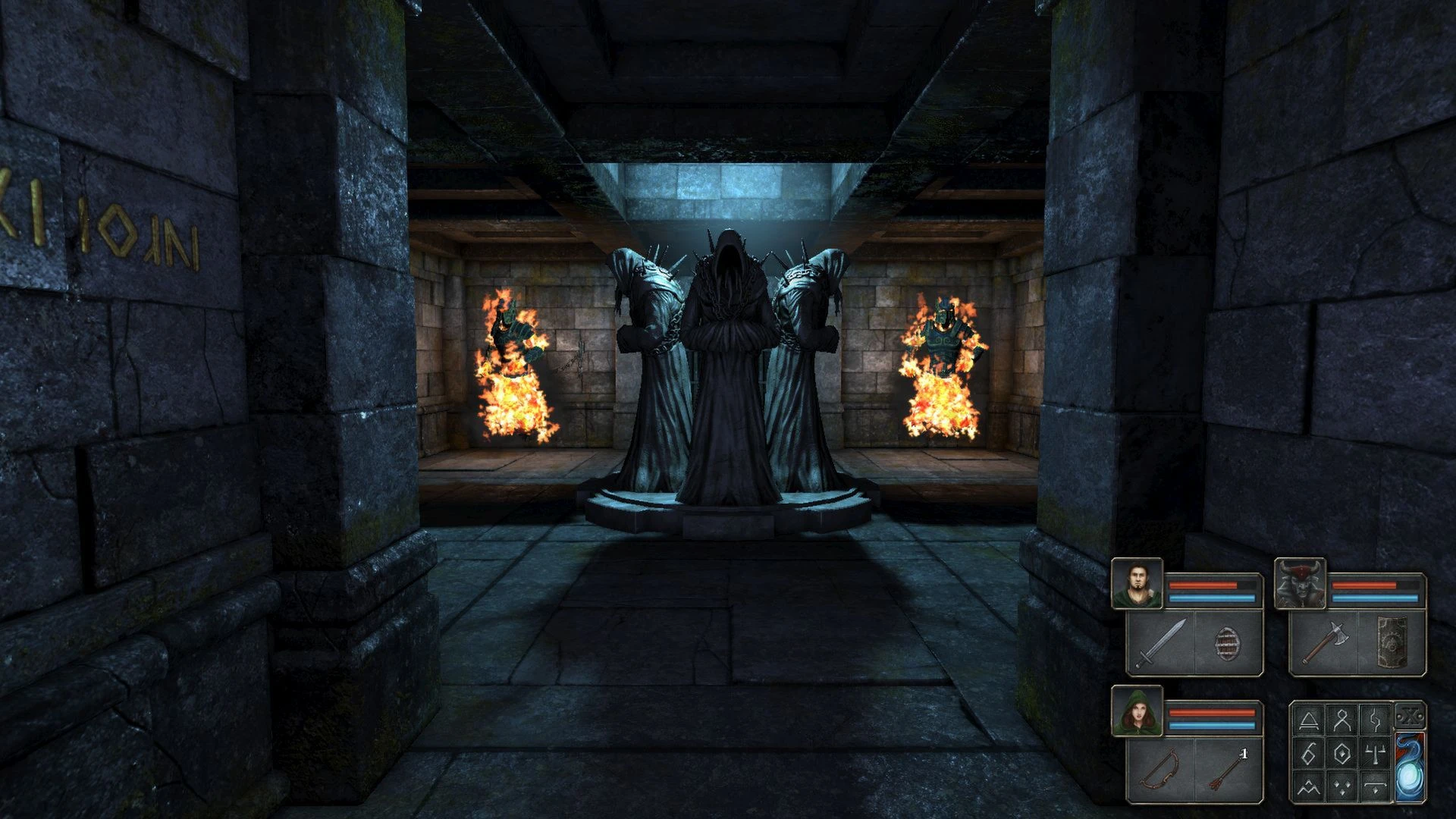Click the tome icon in the minotaur's off-hand slot
This screenshot has width=1456, height=819.
tap(1392, 642)
